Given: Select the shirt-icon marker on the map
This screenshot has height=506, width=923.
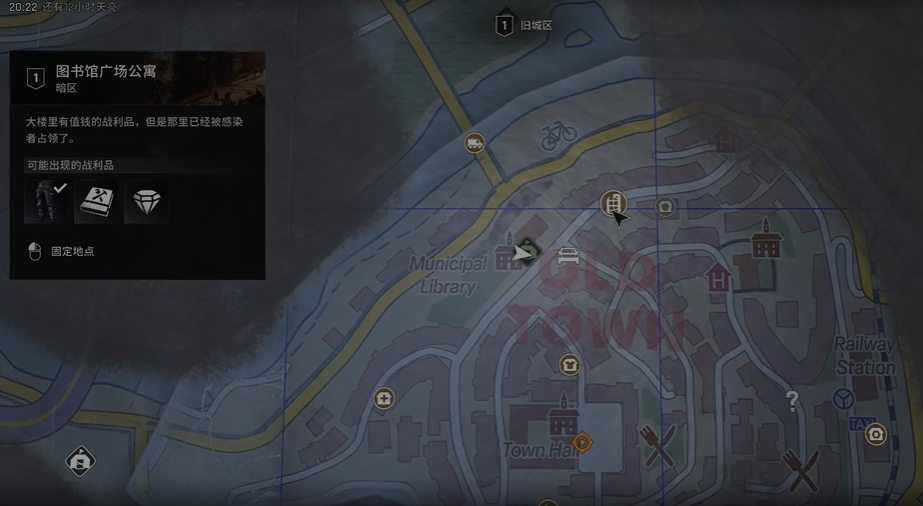Looking at the screenshot, I should point(570,365).
